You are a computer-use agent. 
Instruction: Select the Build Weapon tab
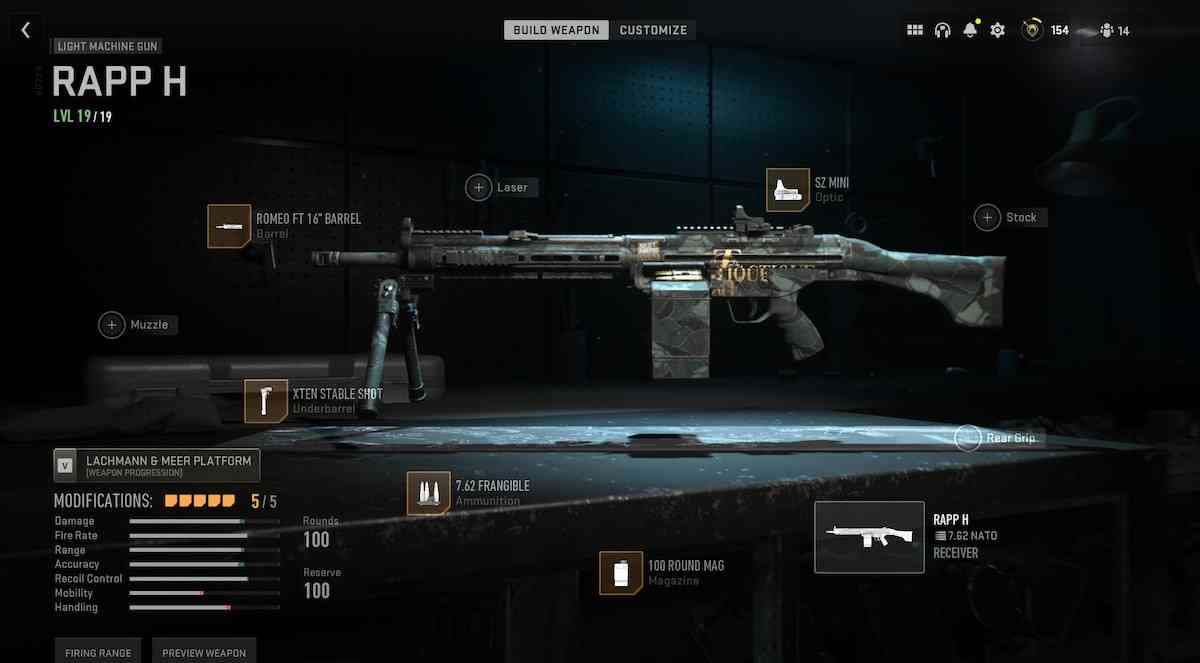coord(556,30)
